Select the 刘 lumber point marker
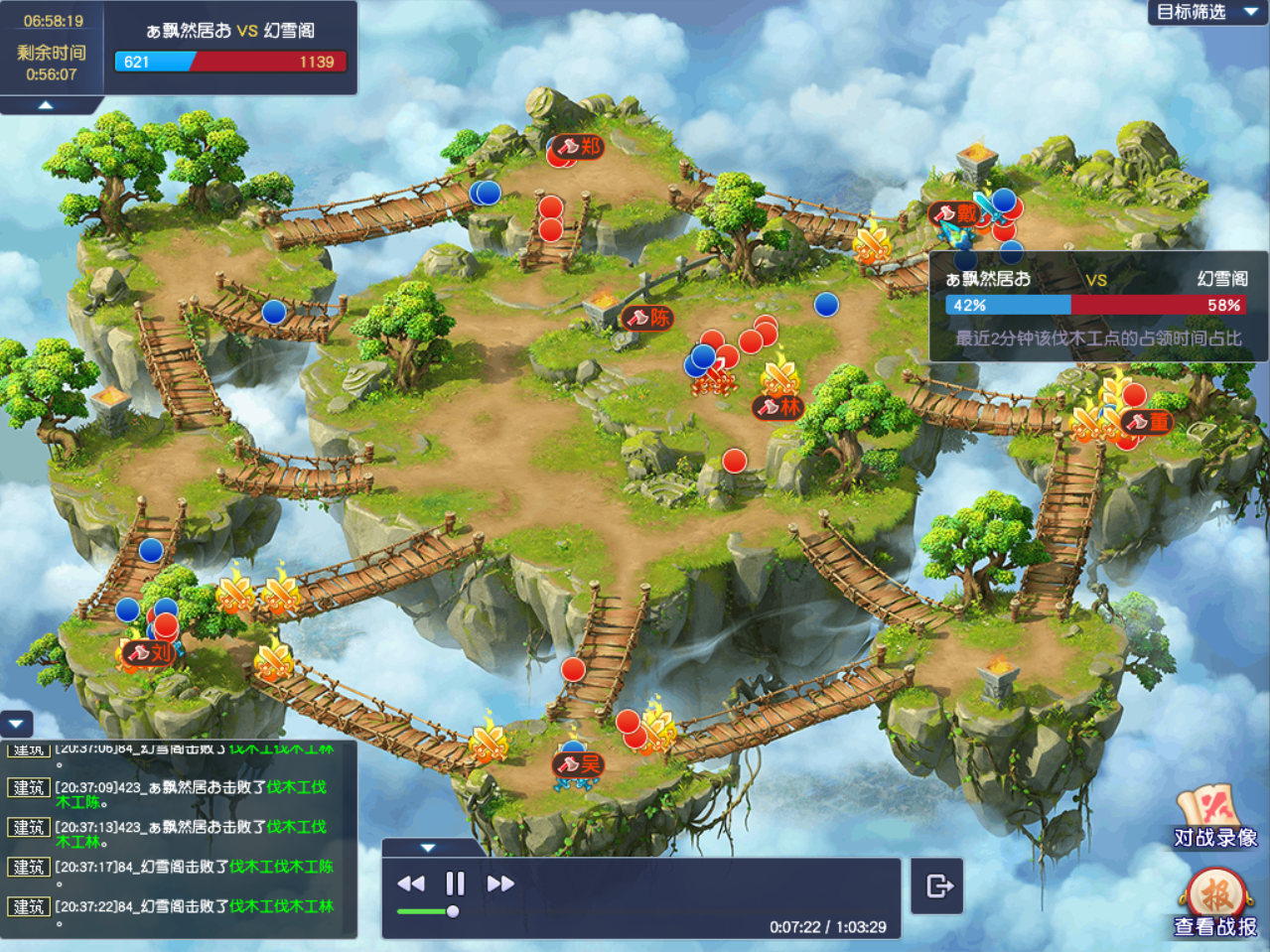 pyautogui.click(x=149, y=653)
